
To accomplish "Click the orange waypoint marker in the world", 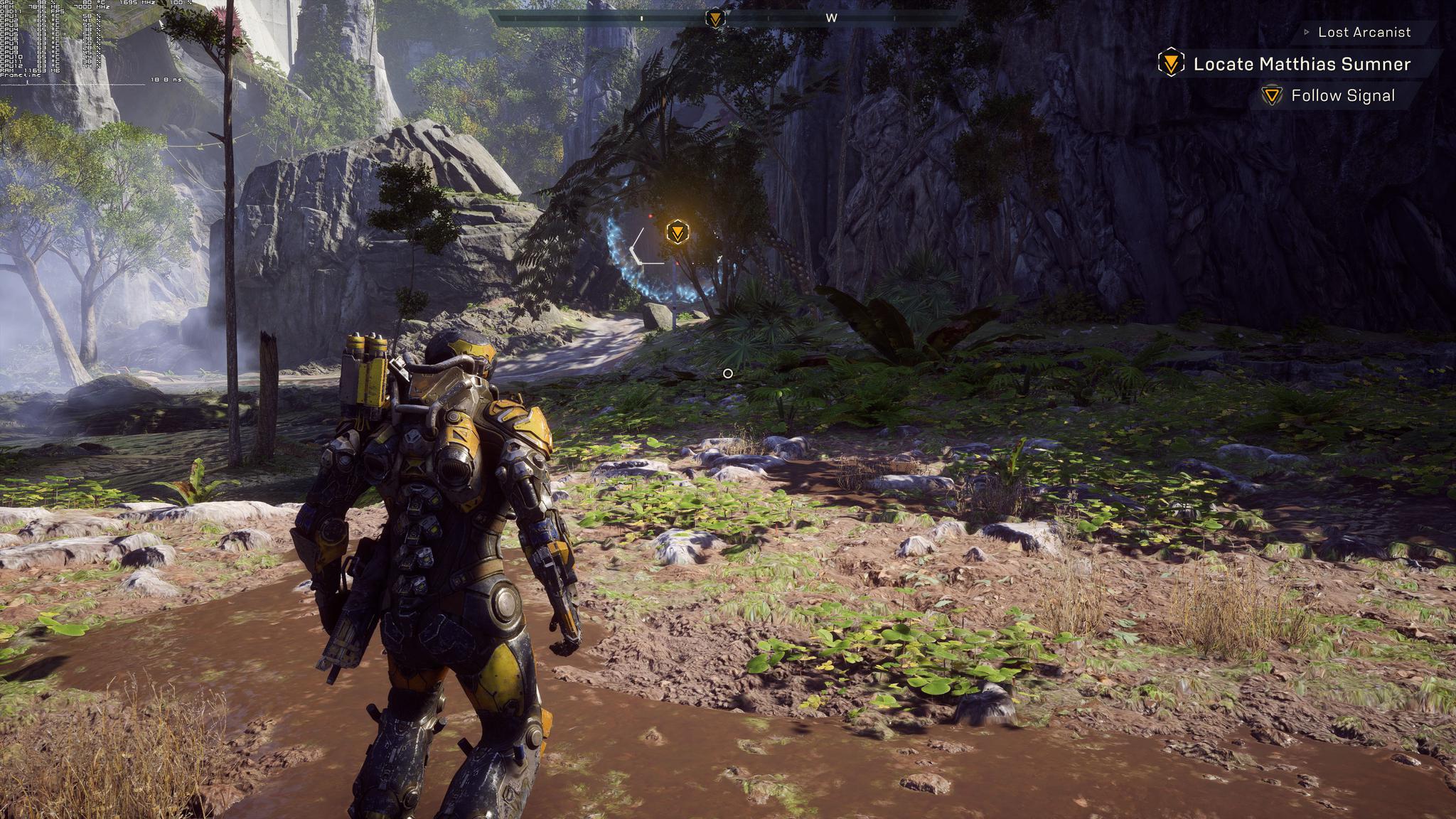I will point(678,232).
